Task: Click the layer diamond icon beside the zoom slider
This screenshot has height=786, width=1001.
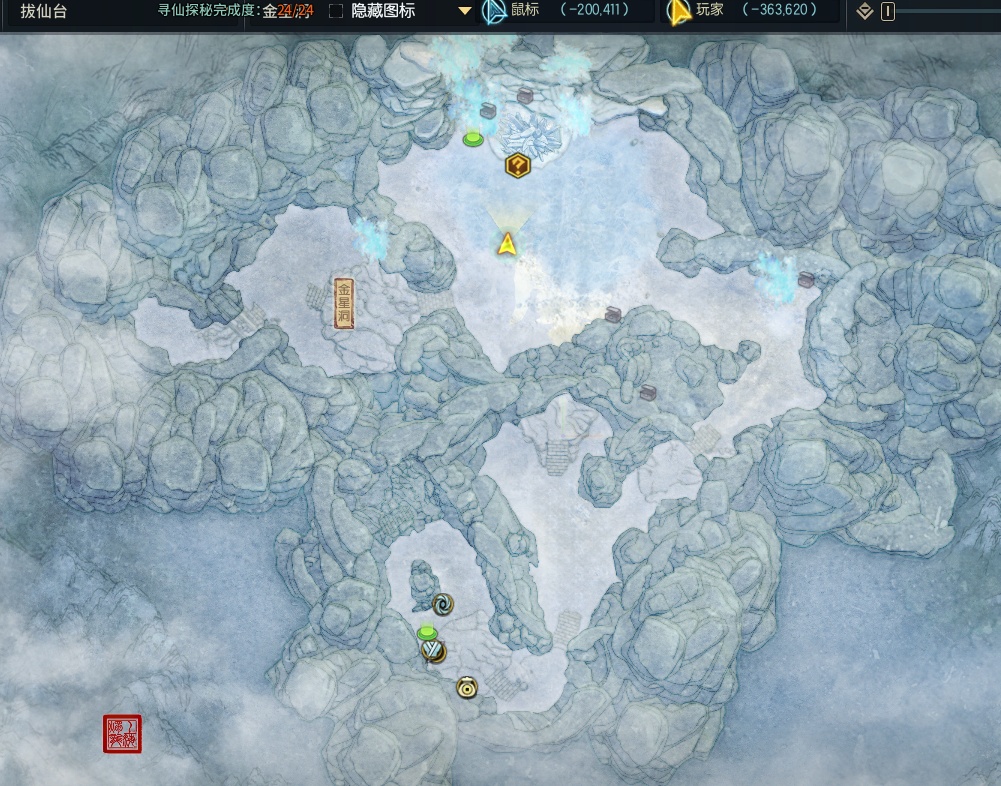Action: coord(866,12)
